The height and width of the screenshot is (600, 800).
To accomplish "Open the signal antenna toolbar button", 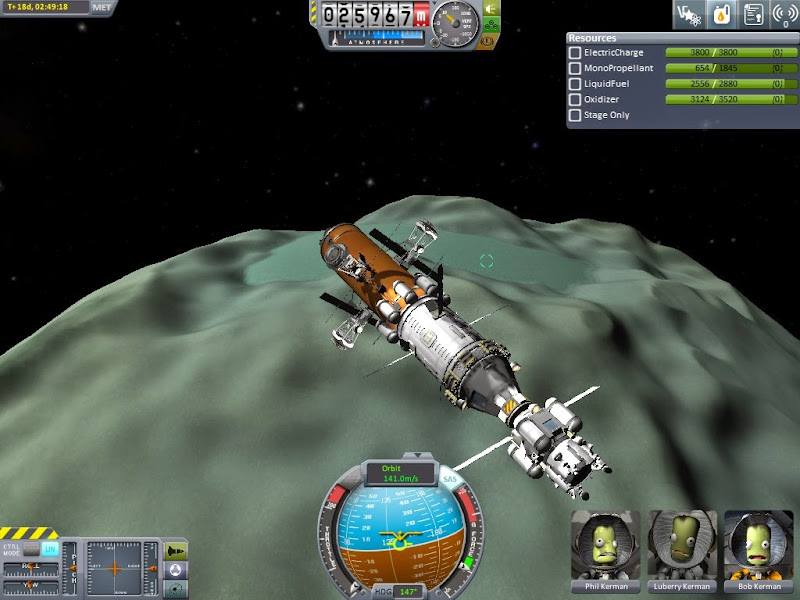I will tap(783, 14).
